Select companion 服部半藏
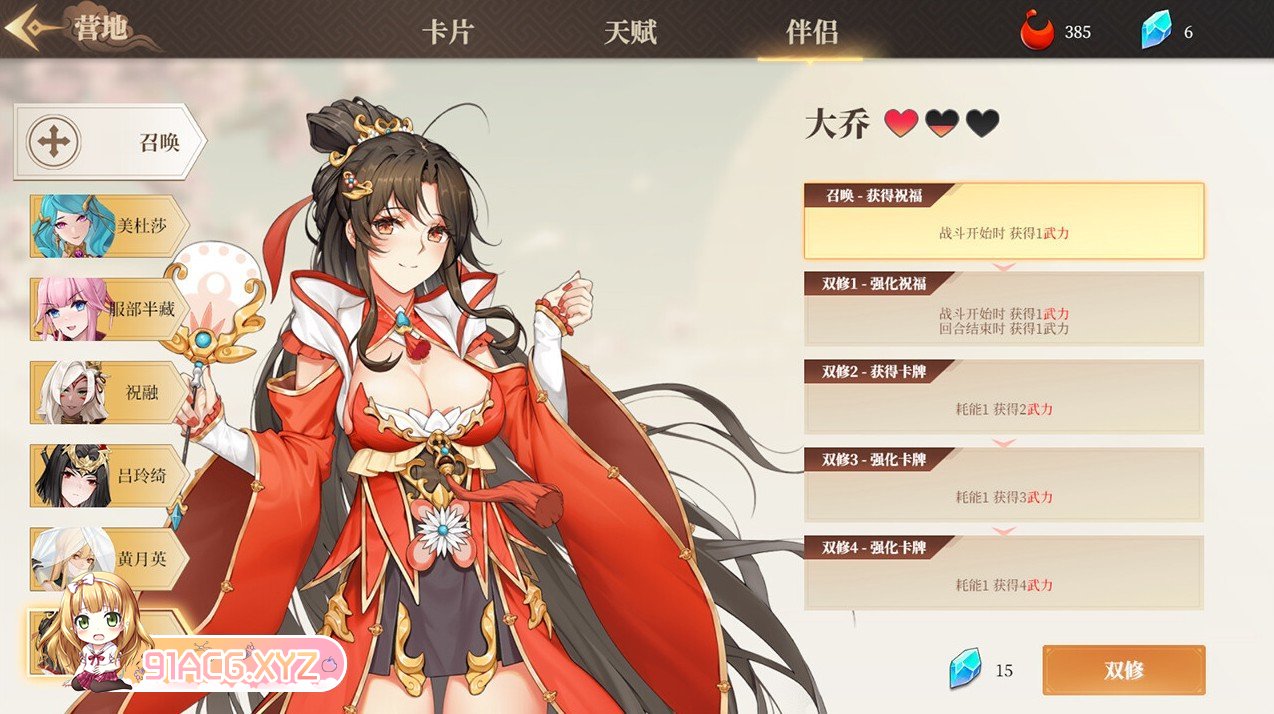Screen dimensions: 1274x714 point(108,309)
